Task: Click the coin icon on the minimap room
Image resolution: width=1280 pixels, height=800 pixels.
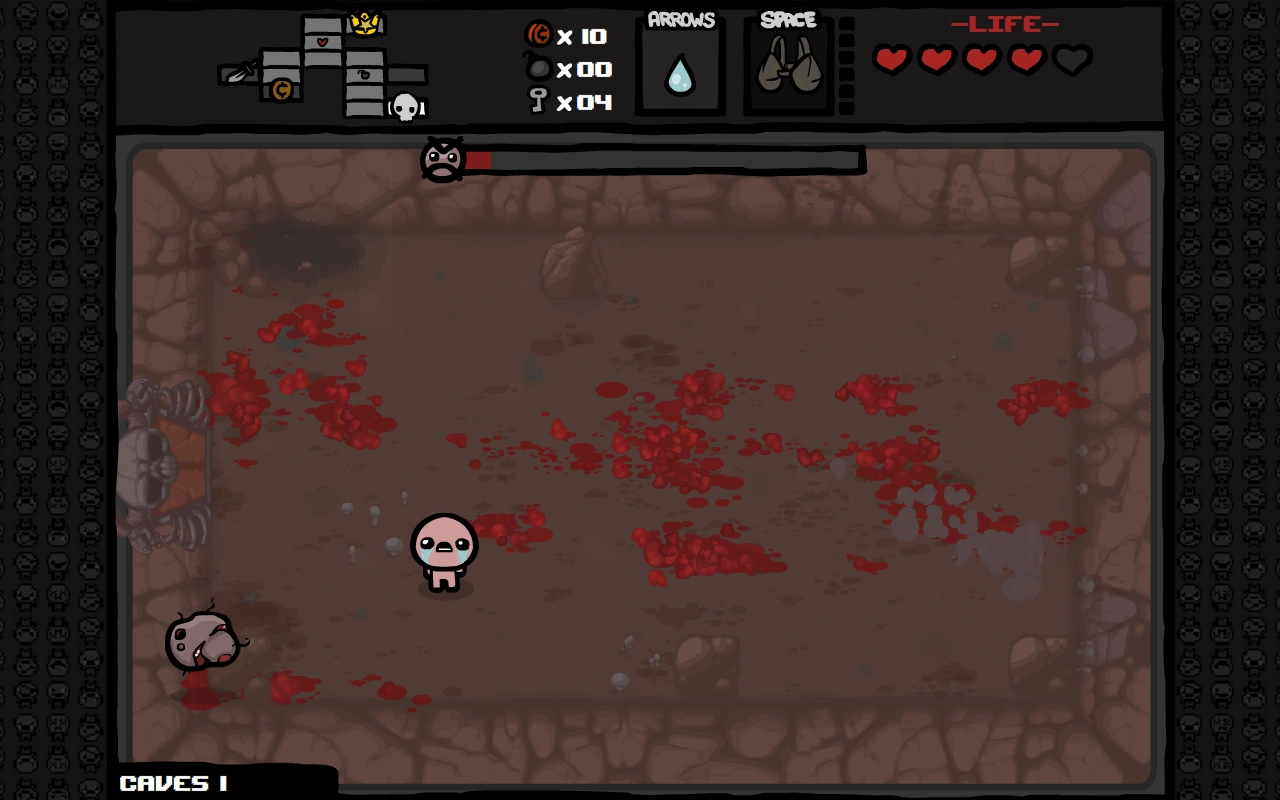Action: (282, 90)
